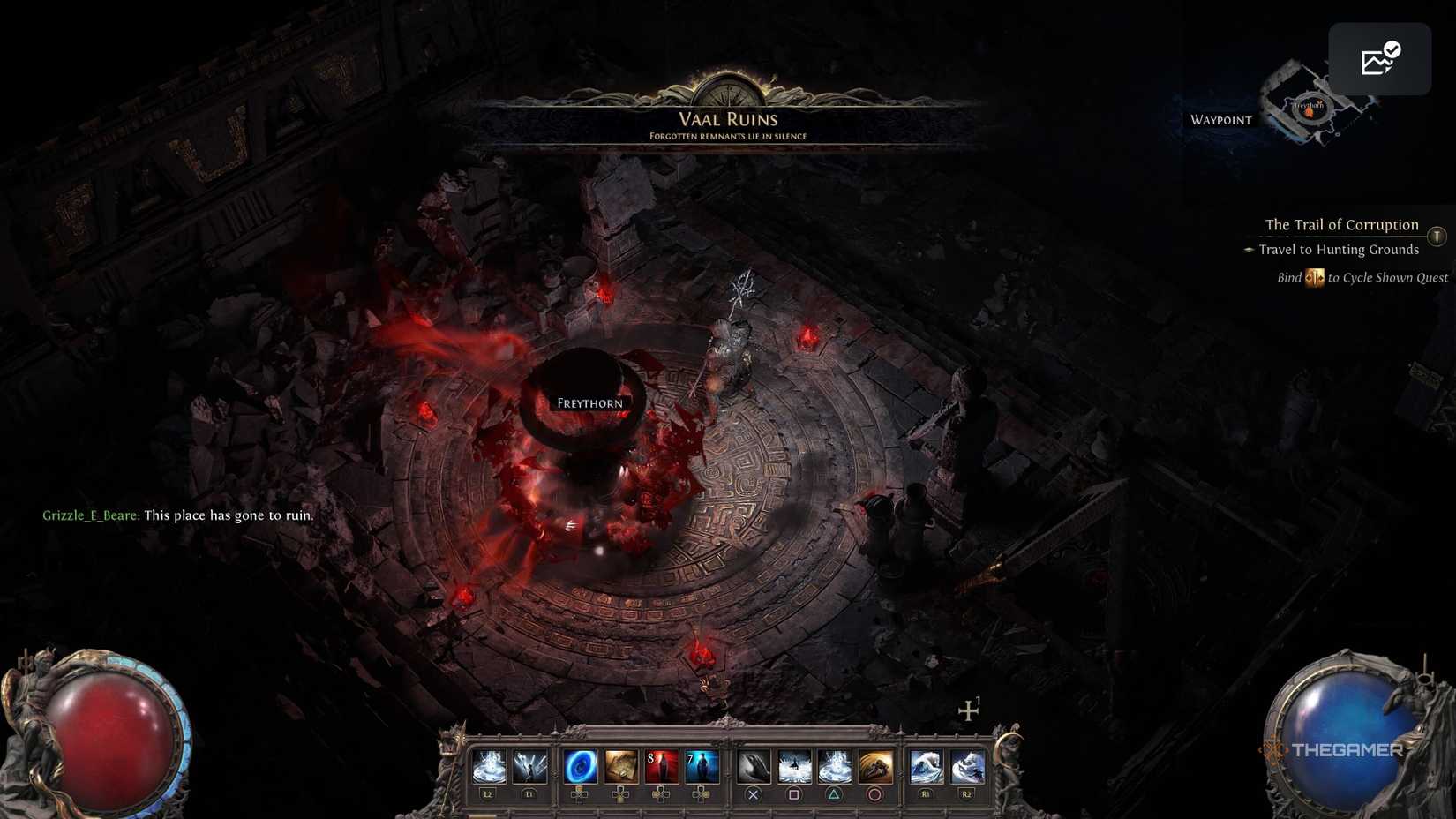Screen dimensions: 1456x819
Task: Use the red life flask in slot 8
Action: tap(660, 766)
